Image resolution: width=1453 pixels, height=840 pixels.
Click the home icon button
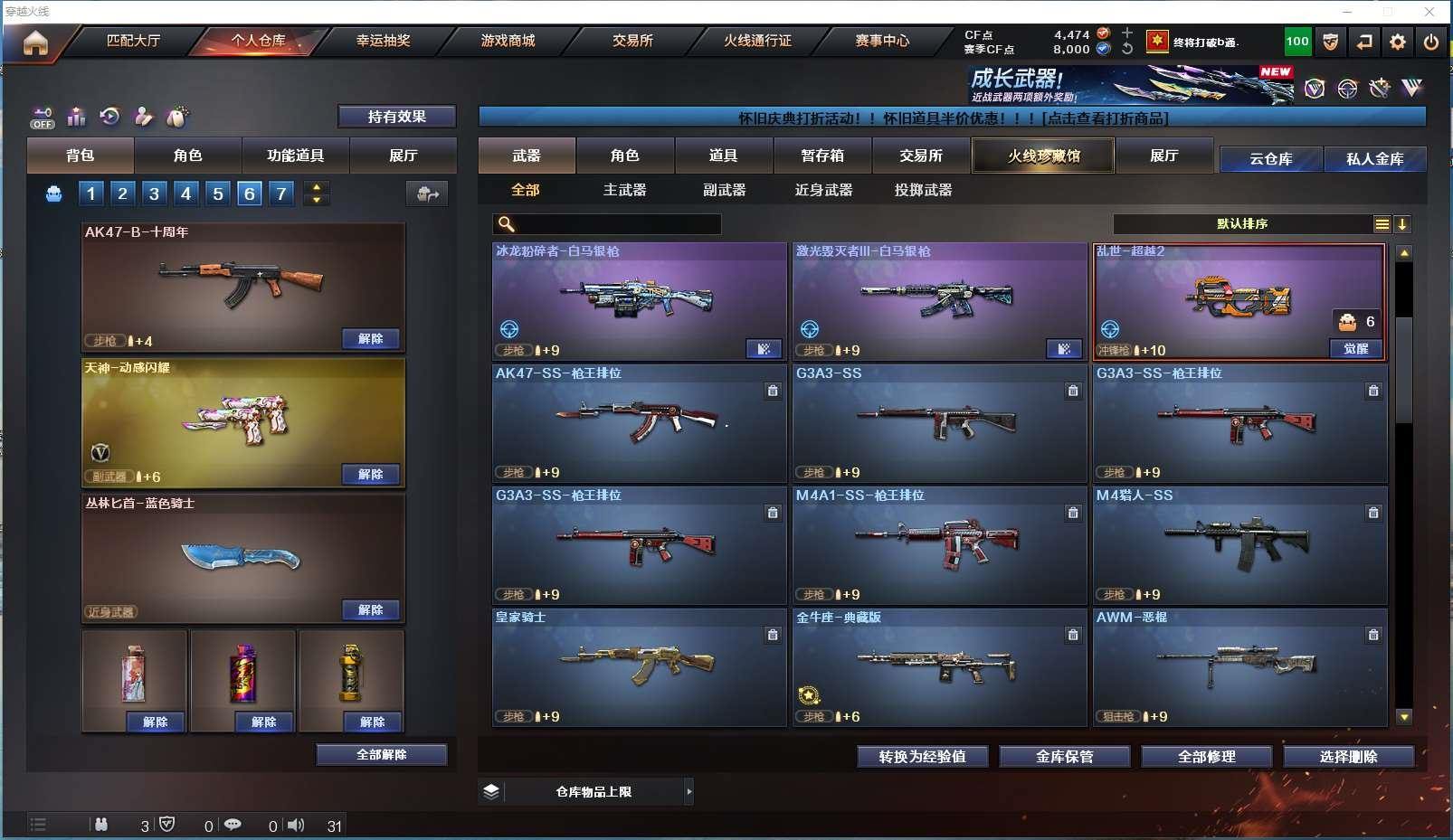(35, 42)
